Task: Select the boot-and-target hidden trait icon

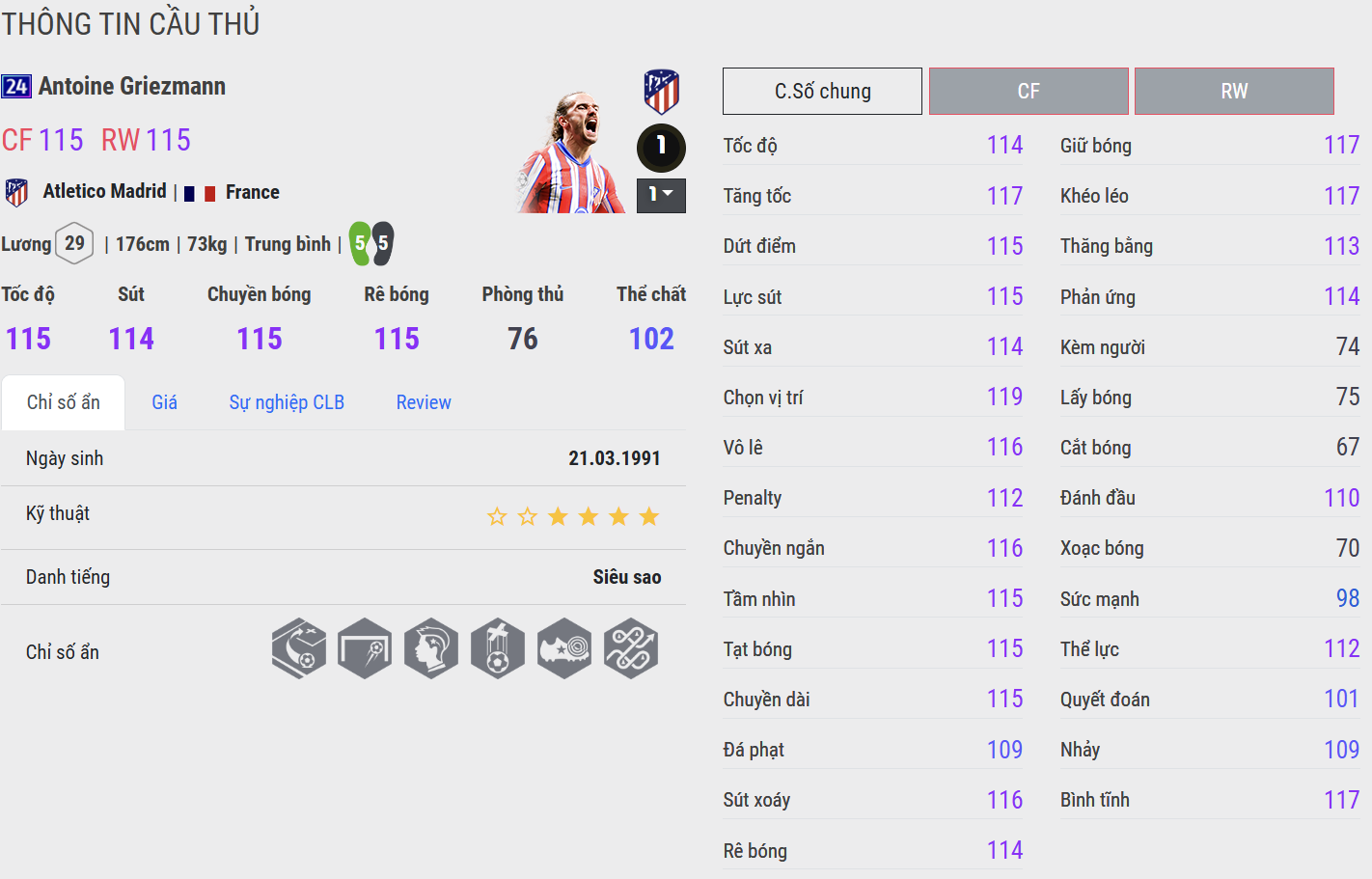Action: 564,648
